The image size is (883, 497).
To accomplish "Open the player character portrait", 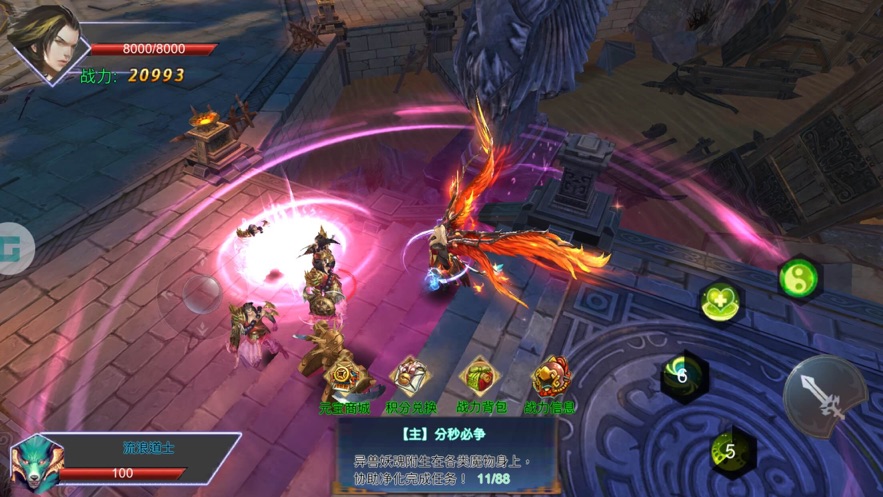I will tap(45, 42).
